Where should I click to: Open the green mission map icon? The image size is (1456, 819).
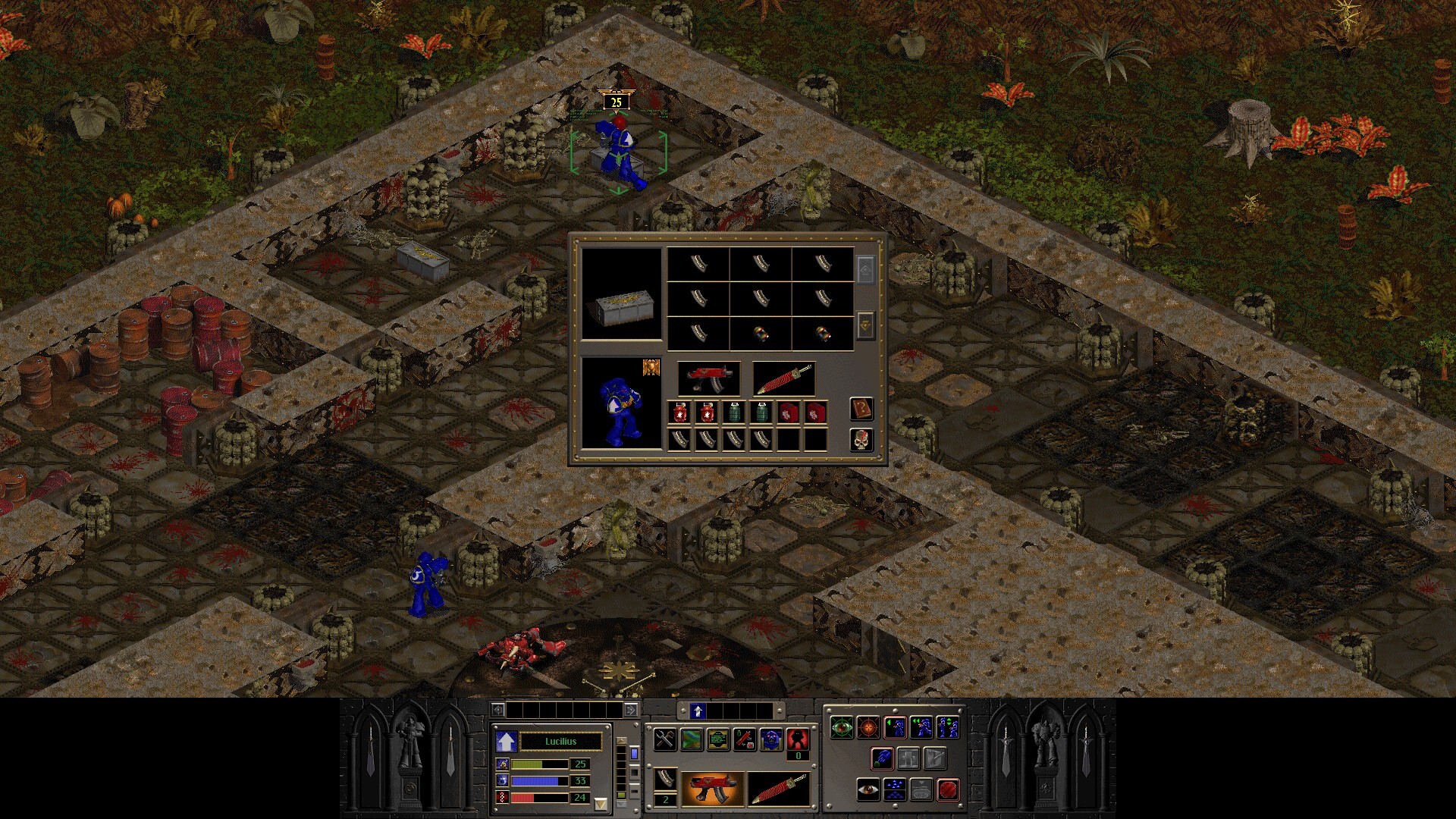coord(692,739)
